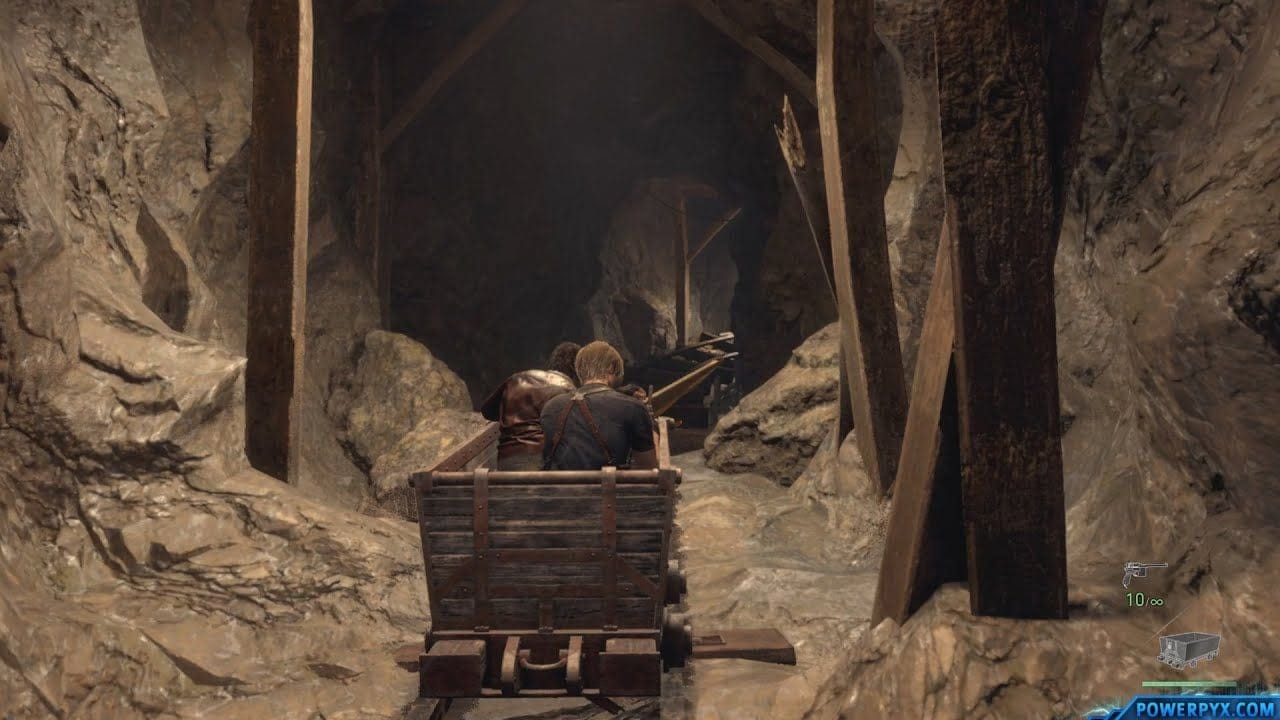Viewport: 1280px width, 720px height.
Task: Click the ammo counter showing 10
Action: pyautogui.click(x=1136, y=599)
